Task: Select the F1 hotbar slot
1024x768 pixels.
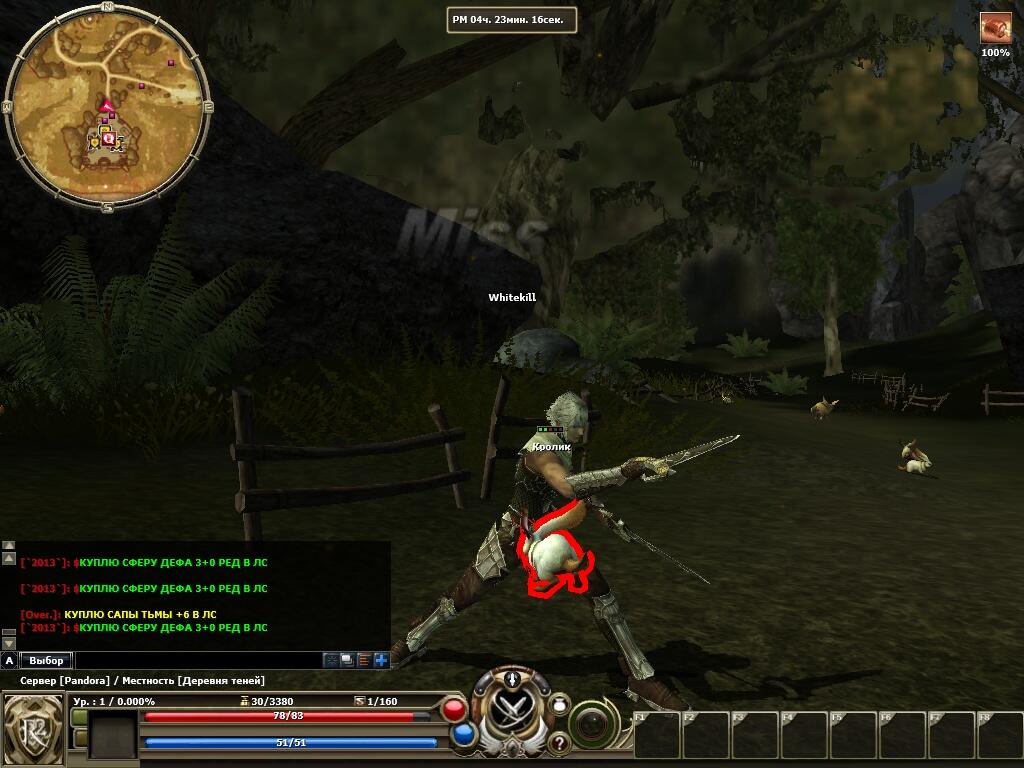Action: pos(658,735)
